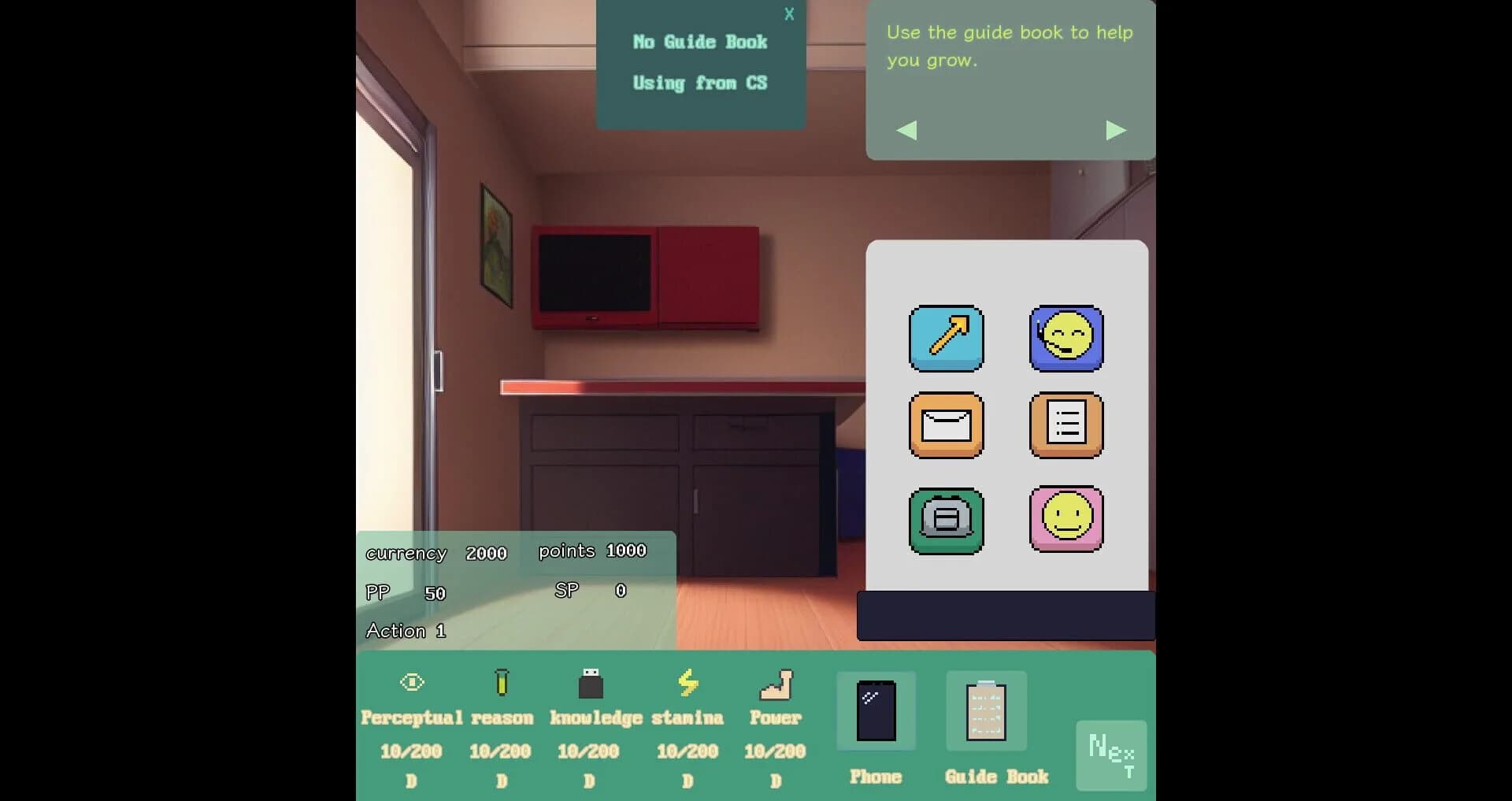The height and width of the screenshot is (801, 1512).
Task: Open the blue growth arrow app
Action: (x=946, y=339)
